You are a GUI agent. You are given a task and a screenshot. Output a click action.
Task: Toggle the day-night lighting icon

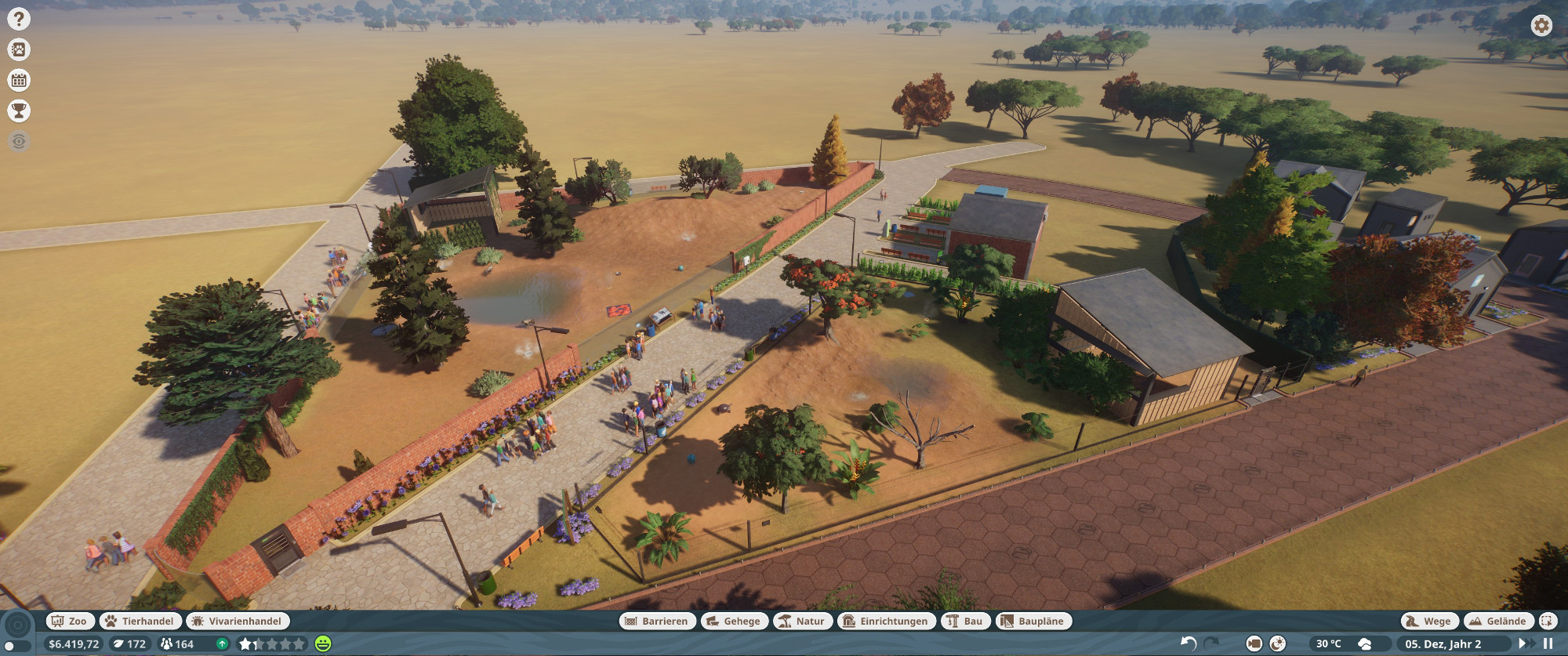click(x=1278, y=643)
